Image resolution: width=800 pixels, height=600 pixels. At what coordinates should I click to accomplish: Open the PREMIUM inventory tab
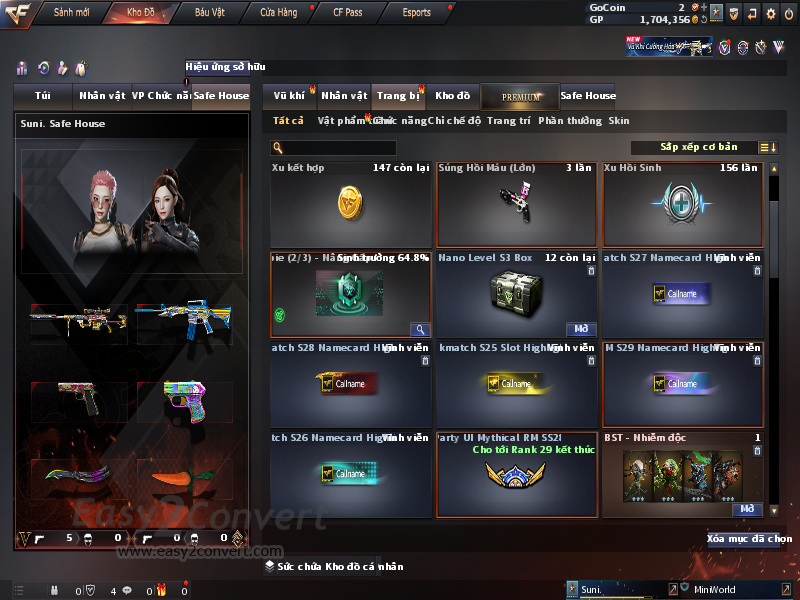(520, 97)
